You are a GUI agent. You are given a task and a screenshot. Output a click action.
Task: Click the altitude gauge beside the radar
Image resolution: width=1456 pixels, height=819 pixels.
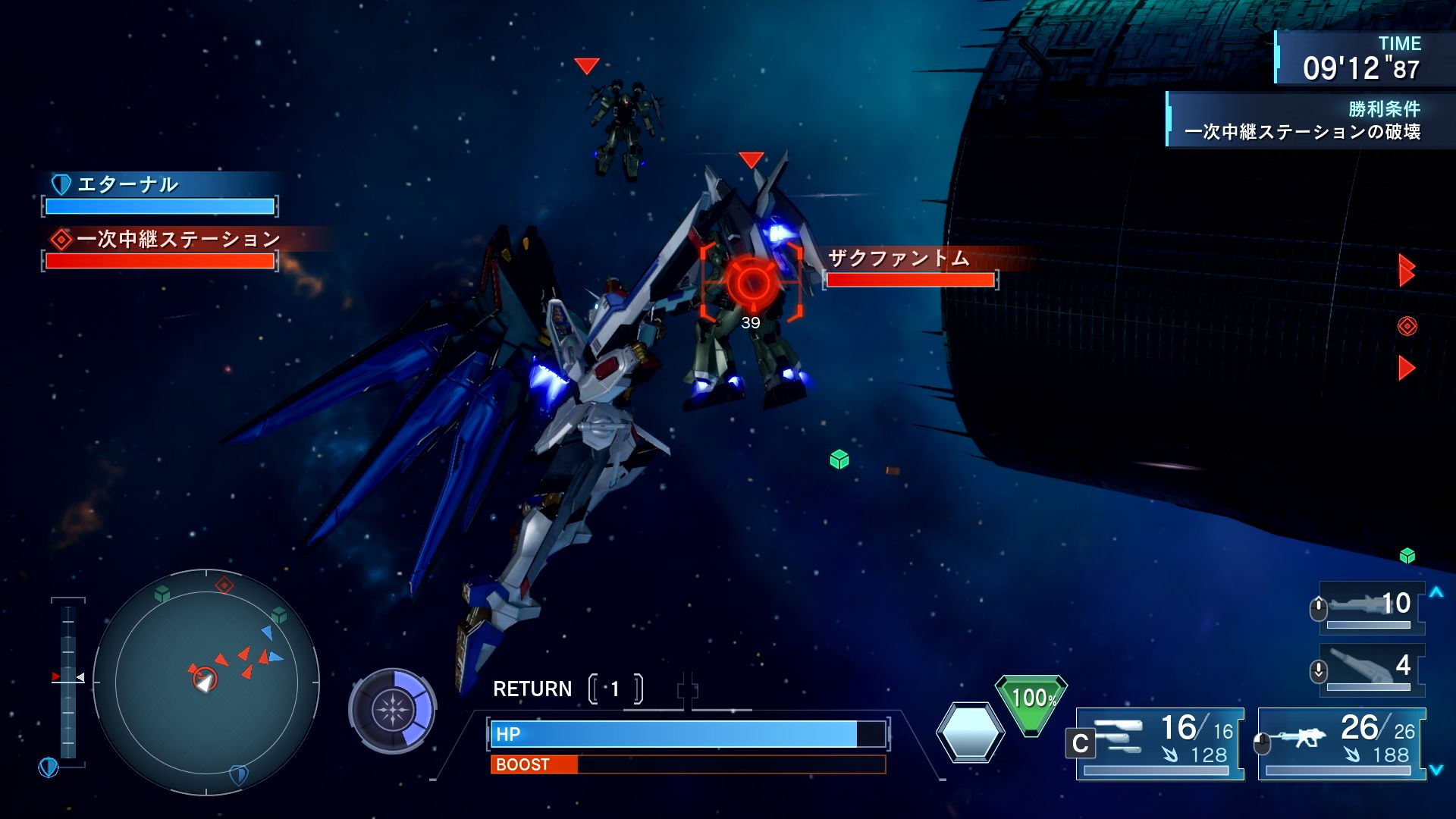(x=68, y=677)
